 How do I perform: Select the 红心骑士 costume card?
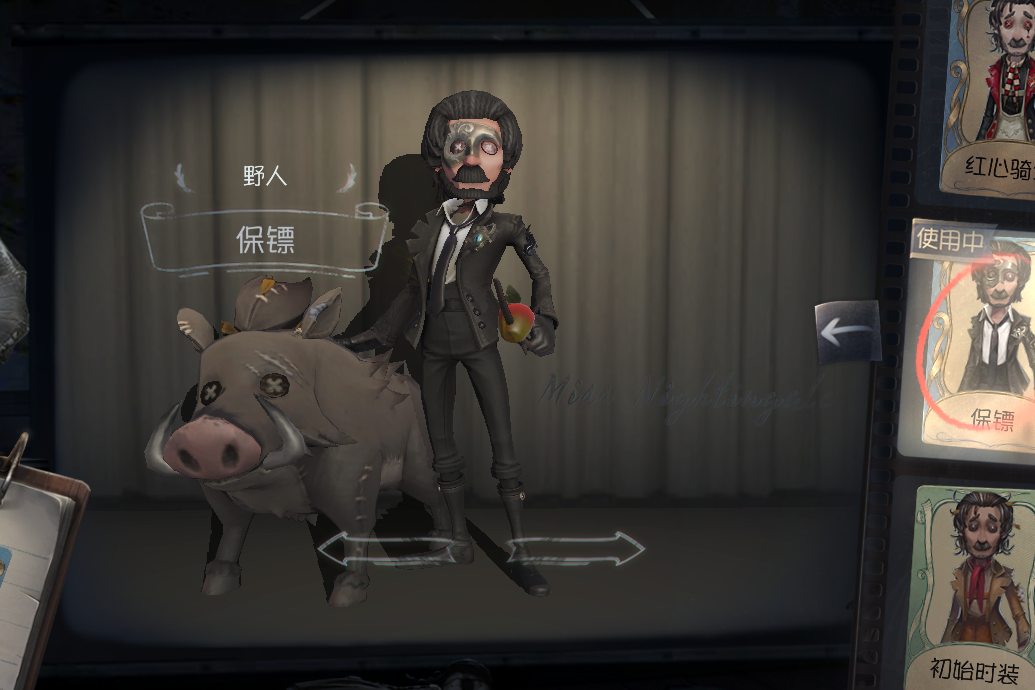988,95
